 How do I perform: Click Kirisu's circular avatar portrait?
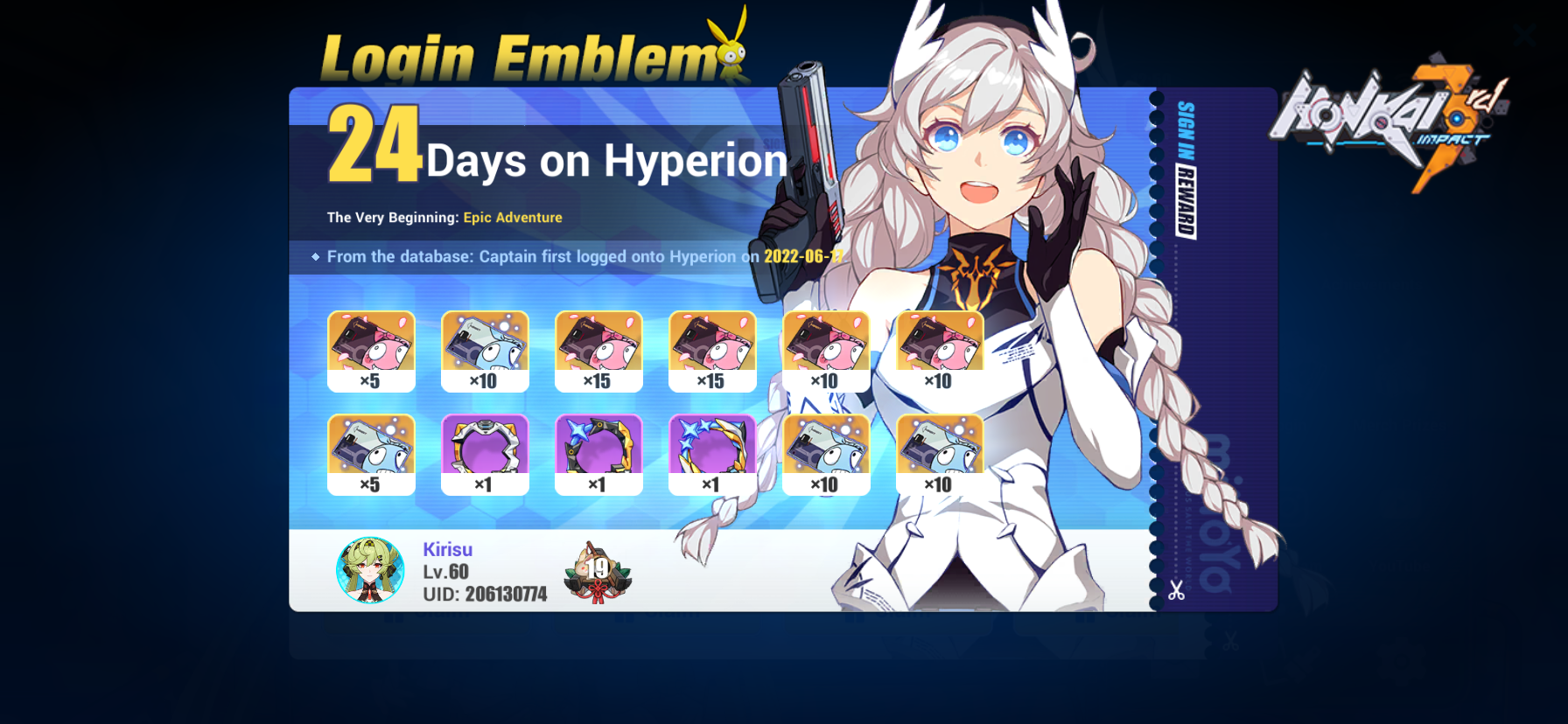pos(370,572)
